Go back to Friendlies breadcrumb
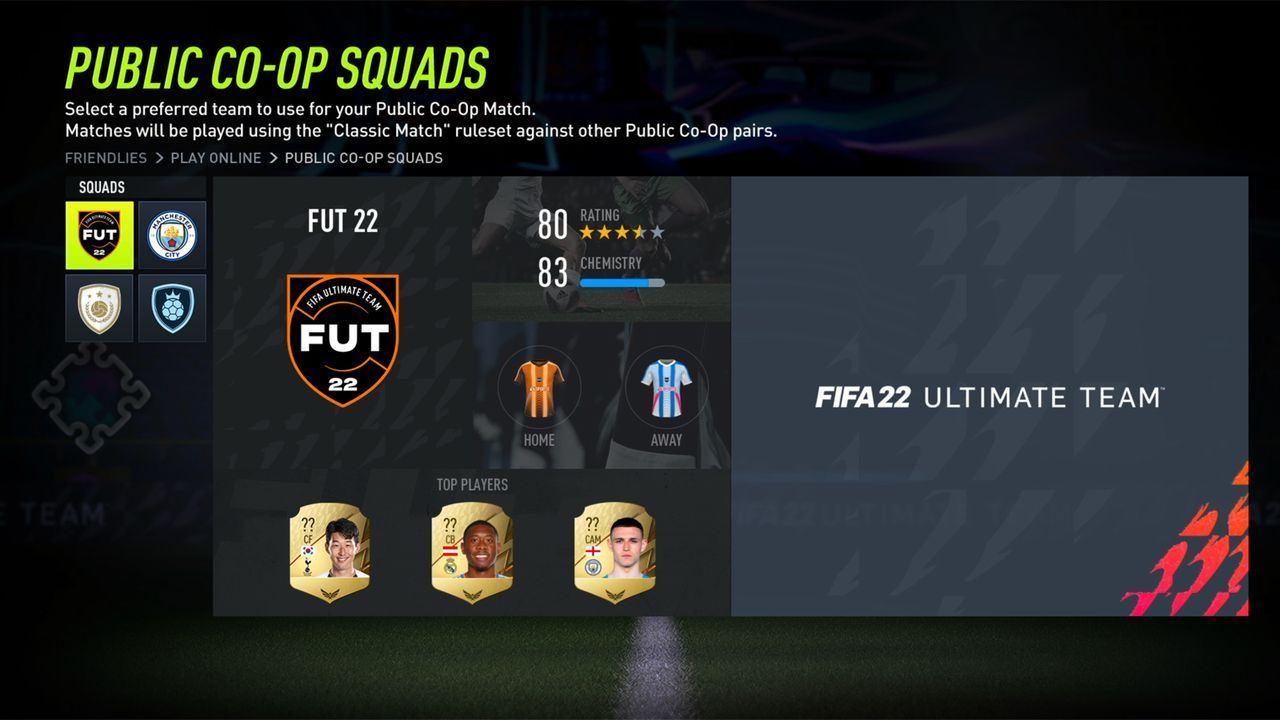The image size is (1280, 720). tap(105, 158)
